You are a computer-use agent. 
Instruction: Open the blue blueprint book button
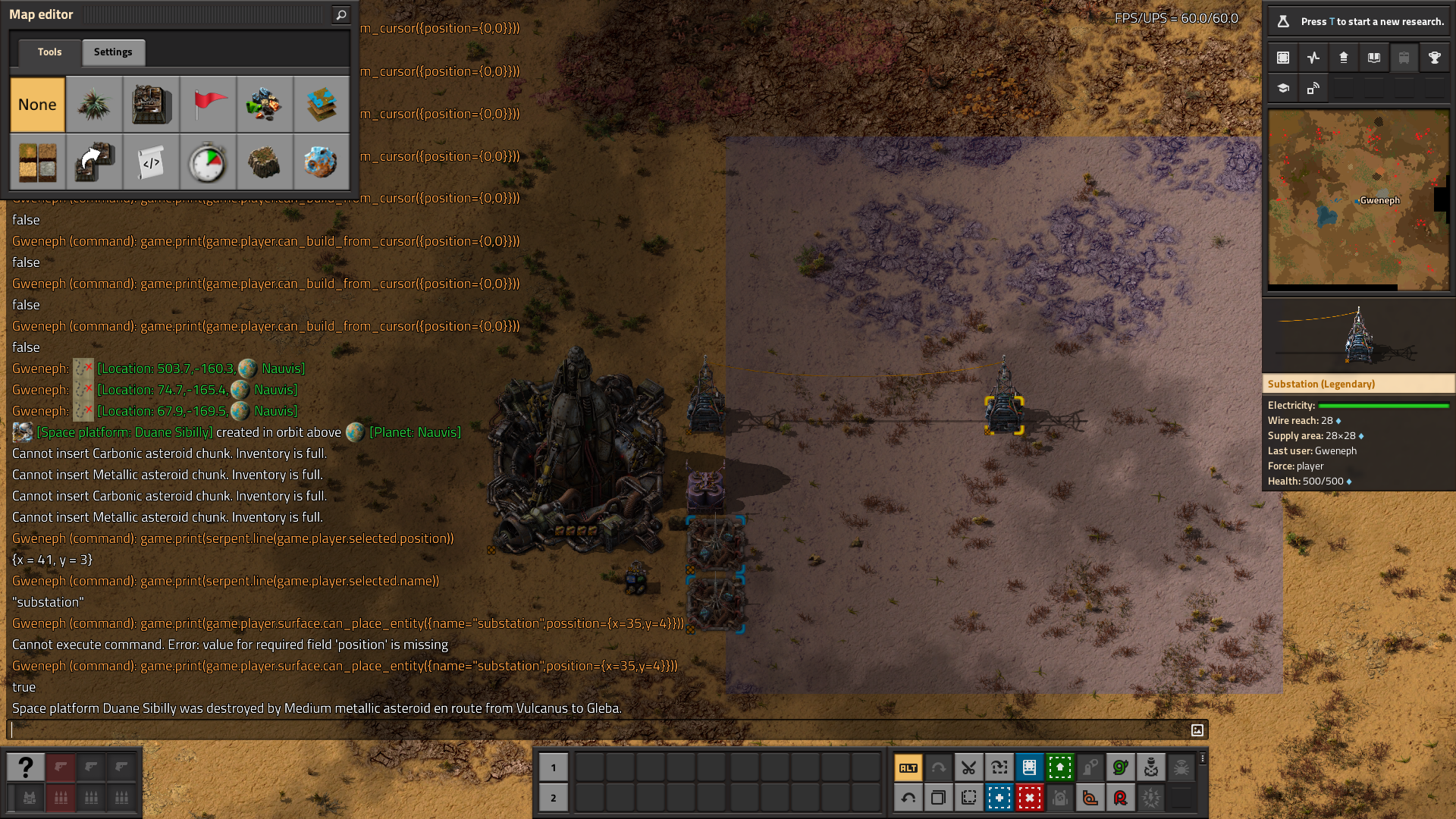1029,767
